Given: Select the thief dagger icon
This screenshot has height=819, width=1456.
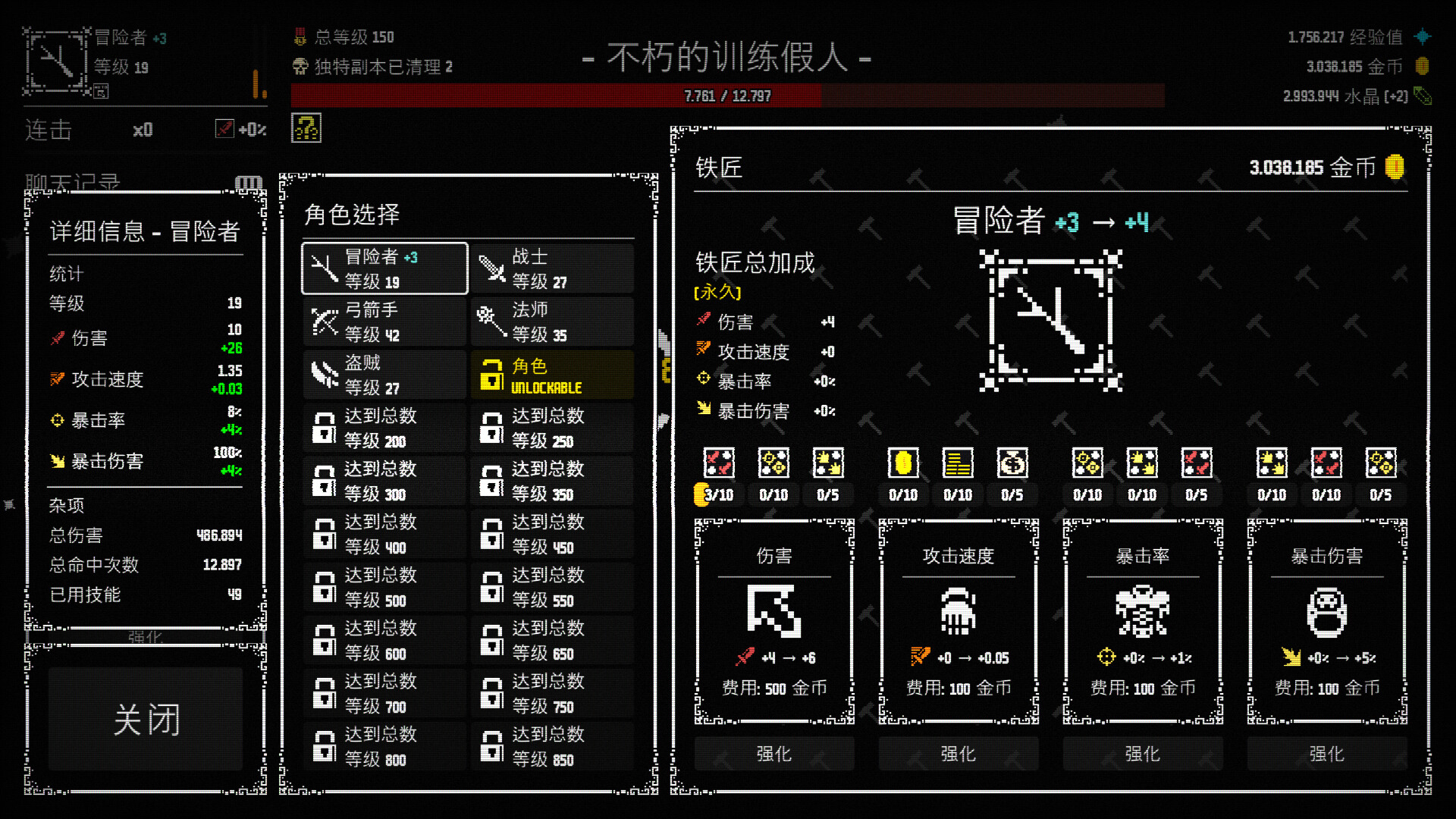Looking at the screenshot, I should [325, 375].
